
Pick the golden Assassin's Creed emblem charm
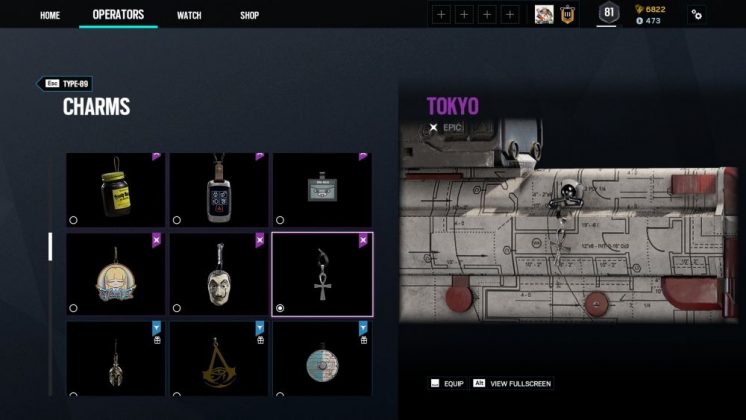click(x=219, y=358)
